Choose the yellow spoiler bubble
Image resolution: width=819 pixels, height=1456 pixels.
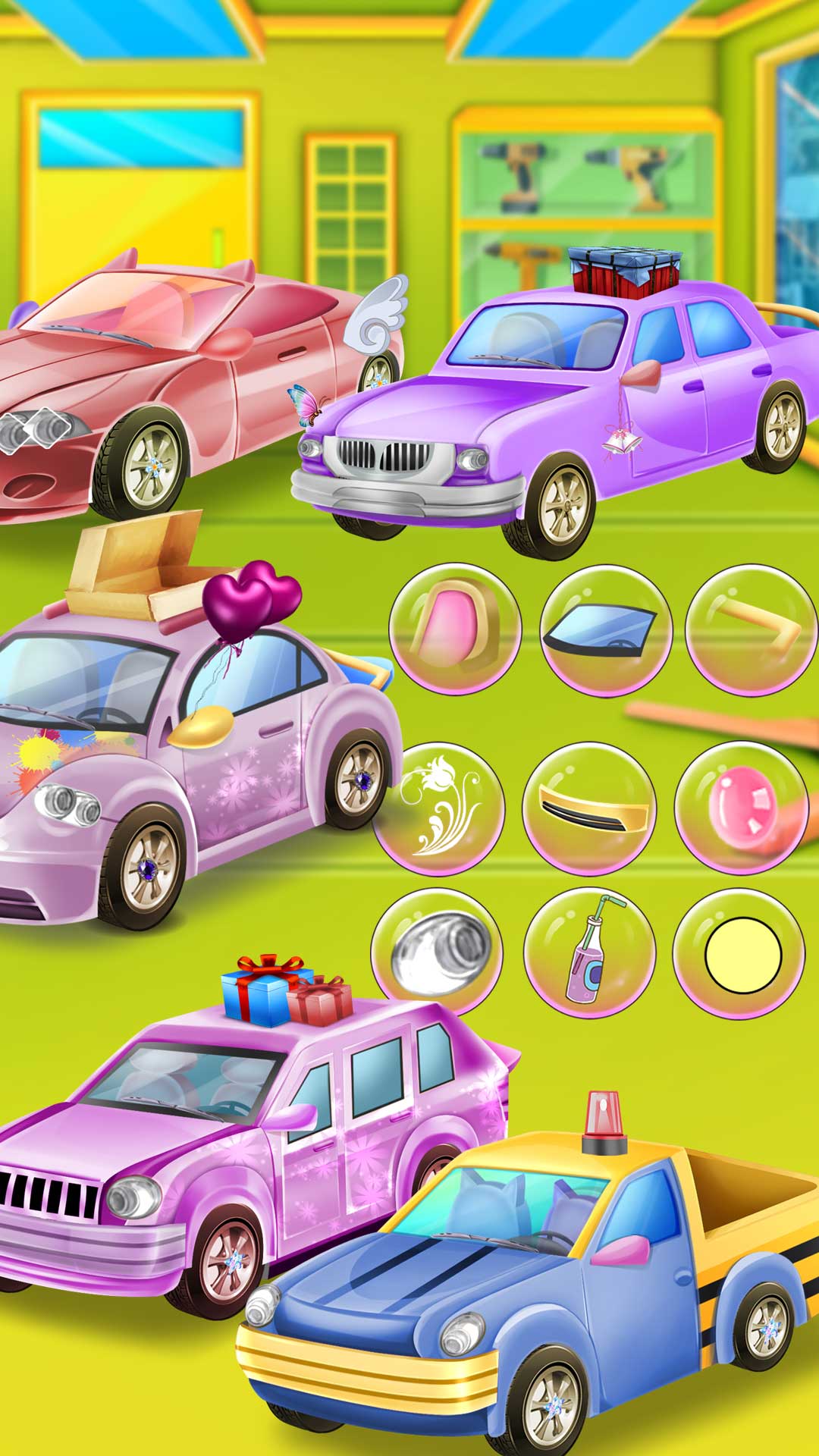[x=589, y=808]
